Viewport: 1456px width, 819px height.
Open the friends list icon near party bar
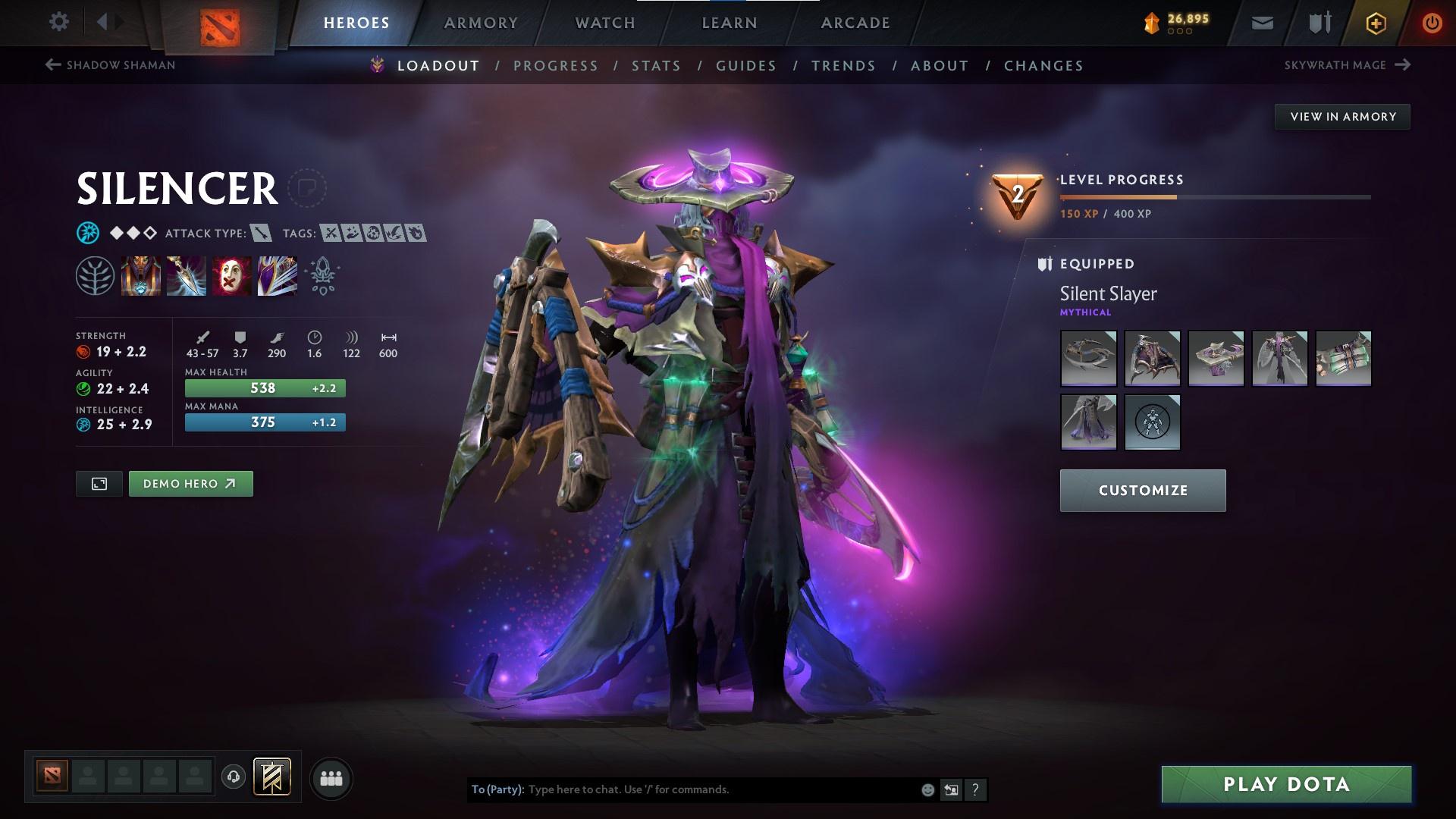330,777
